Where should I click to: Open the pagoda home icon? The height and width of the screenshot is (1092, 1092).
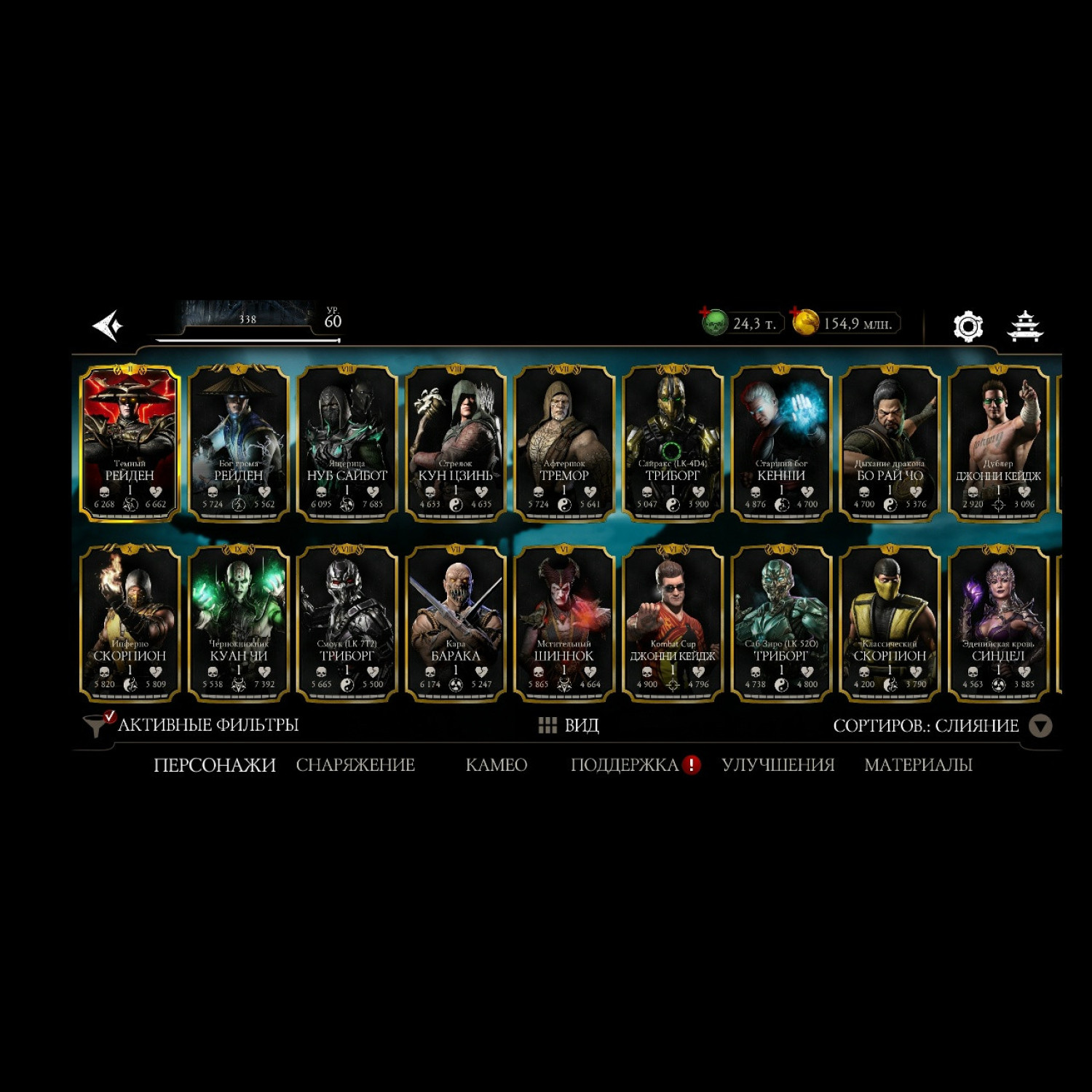(x=1025, y=326)
